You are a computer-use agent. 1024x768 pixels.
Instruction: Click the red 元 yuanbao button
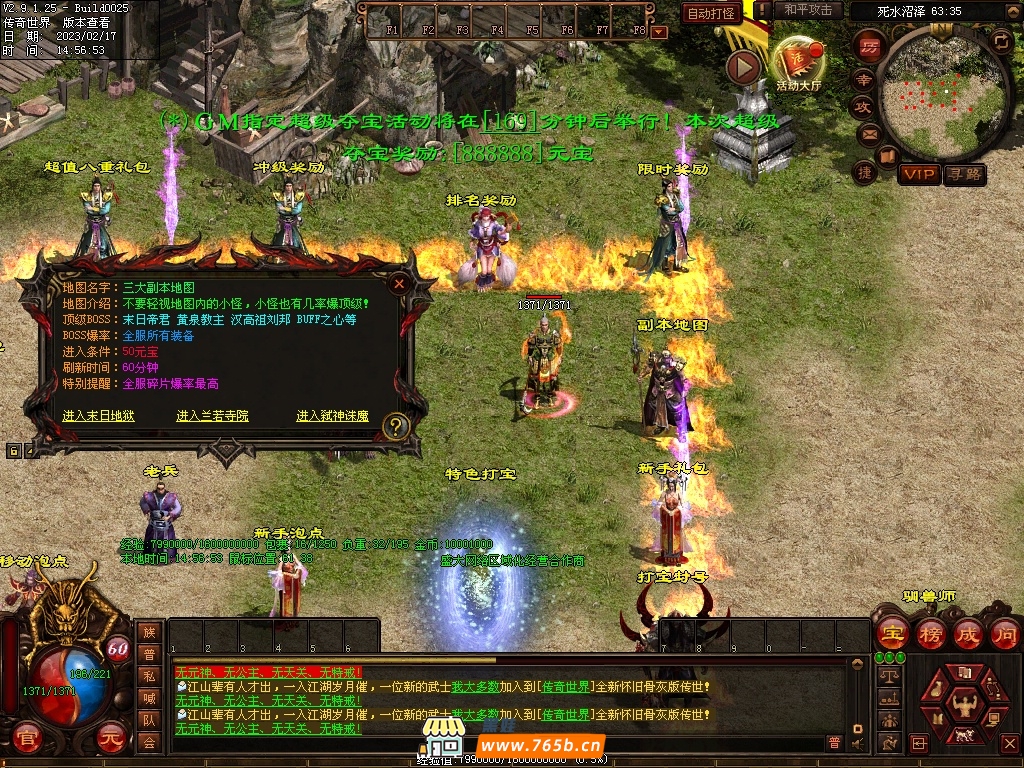[x=109, y=738]
